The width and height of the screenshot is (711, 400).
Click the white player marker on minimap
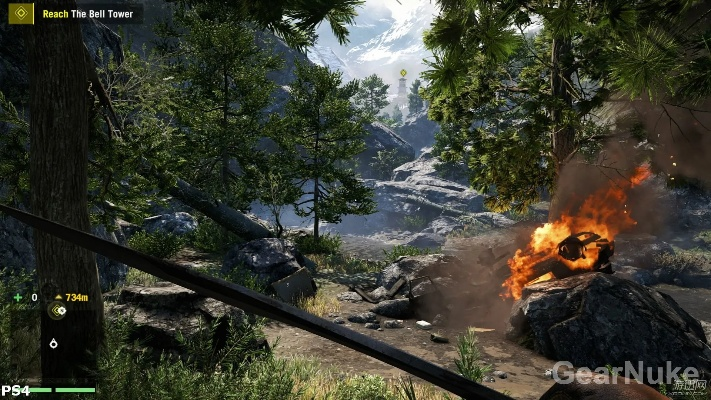[53, 343]
